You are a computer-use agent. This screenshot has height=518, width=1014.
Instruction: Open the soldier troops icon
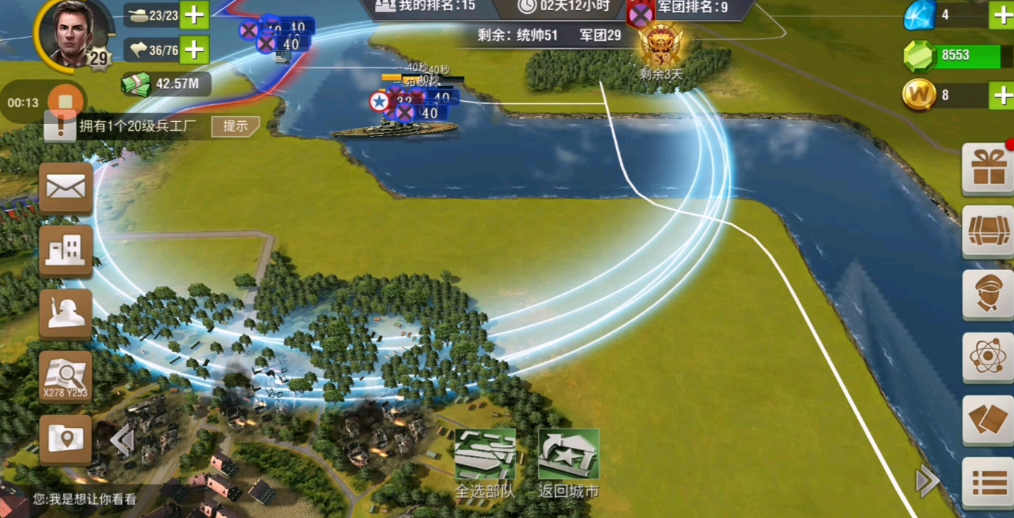(66, 313)
